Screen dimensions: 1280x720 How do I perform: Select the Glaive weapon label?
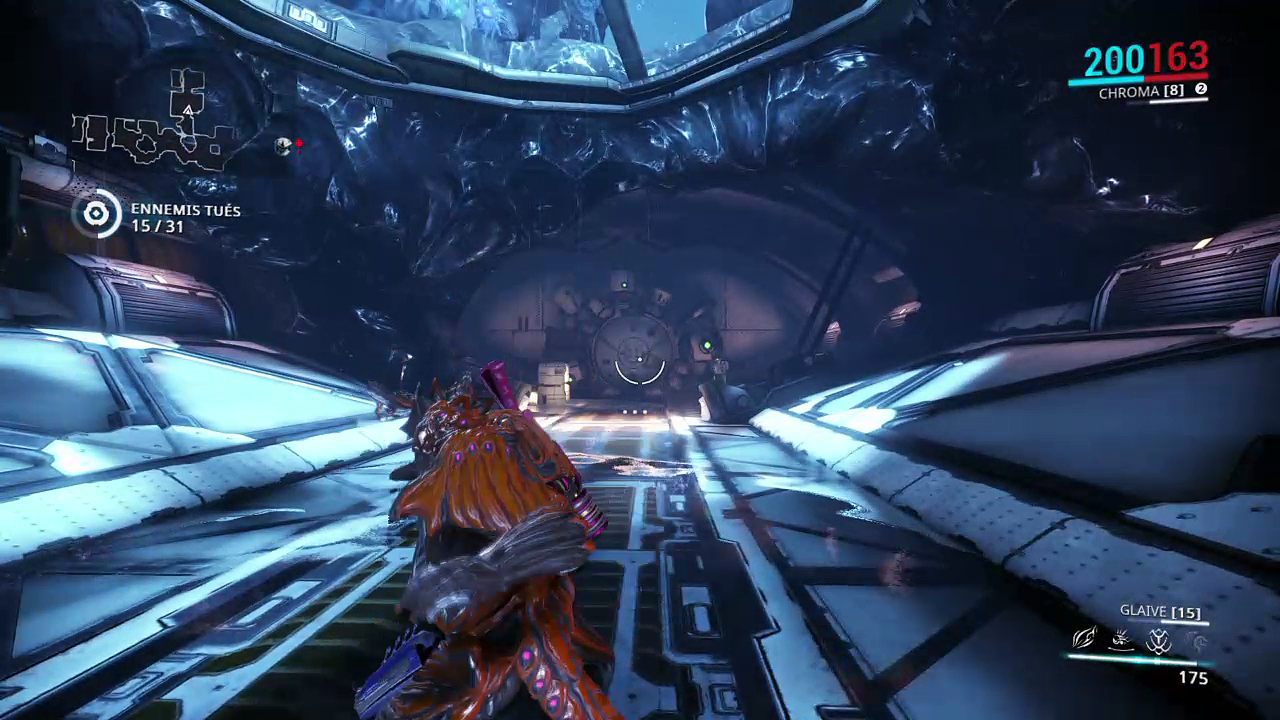(1160, 612)
